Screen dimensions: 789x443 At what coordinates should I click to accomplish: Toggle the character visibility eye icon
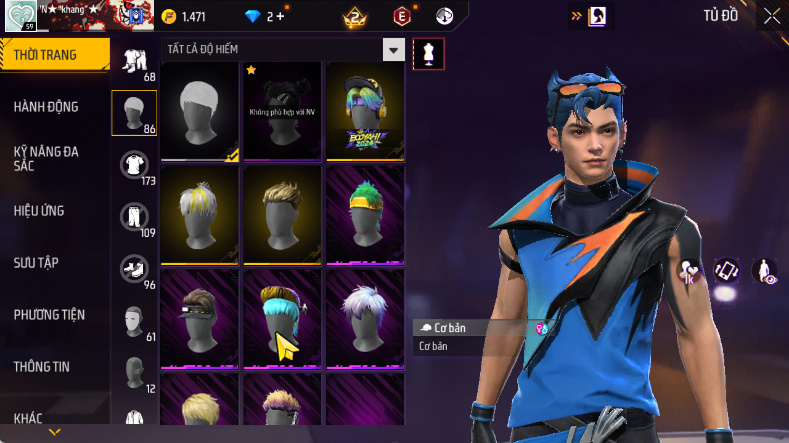pos(764,271)
